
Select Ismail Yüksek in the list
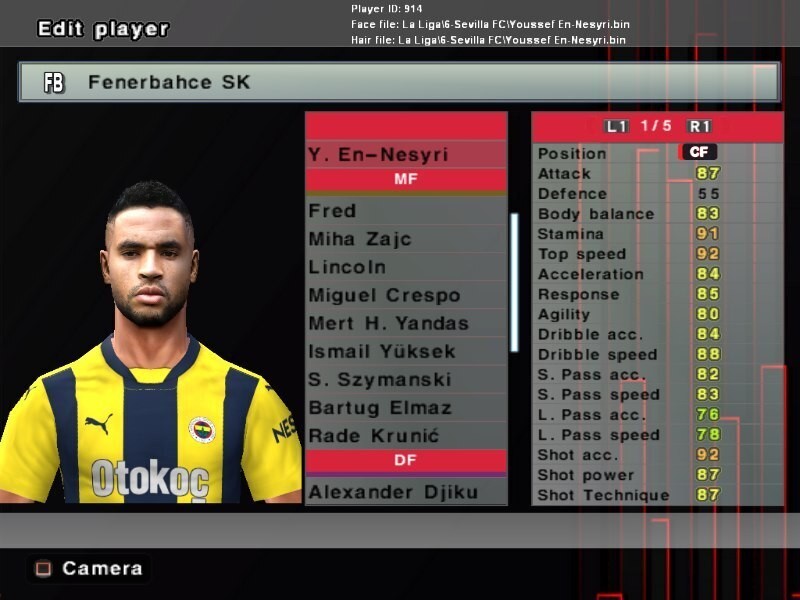pyautogui.click(x=405, y=351)
